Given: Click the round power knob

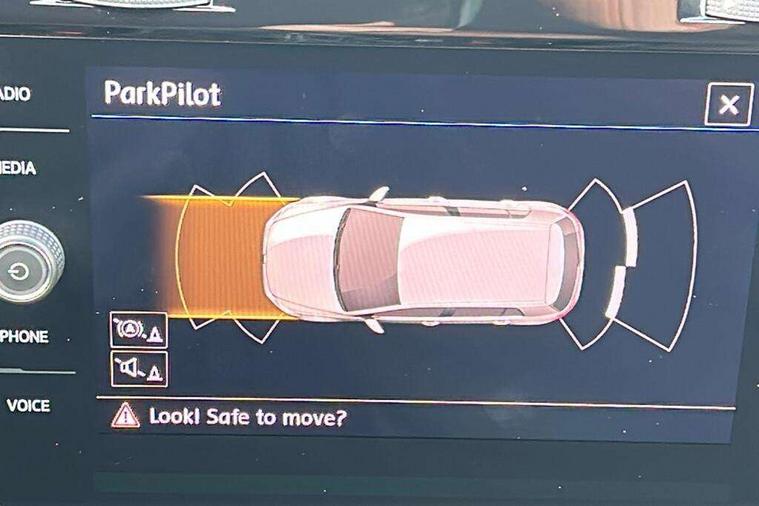Looking at the screenshot, I should click(x=20, y=269).
